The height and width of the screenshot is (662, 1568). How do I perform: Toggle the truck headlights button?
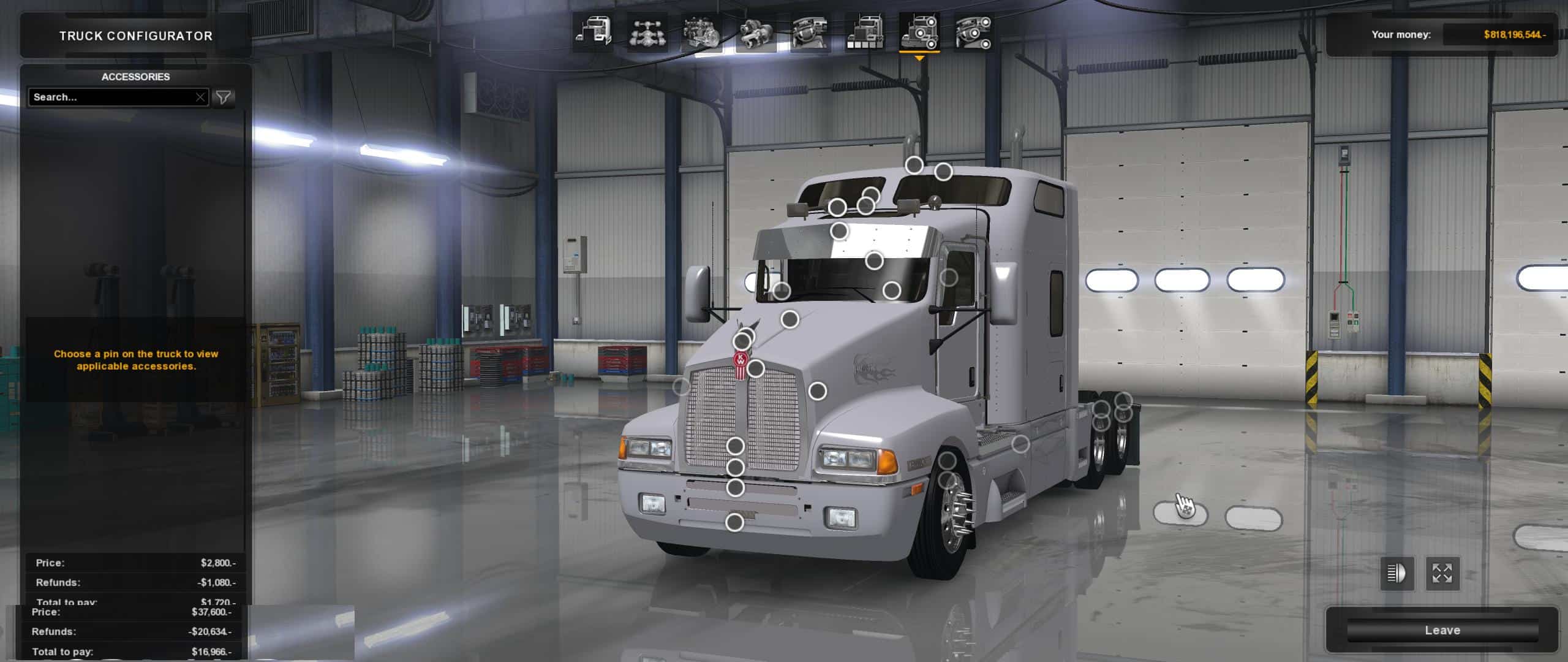[1396, 574]
